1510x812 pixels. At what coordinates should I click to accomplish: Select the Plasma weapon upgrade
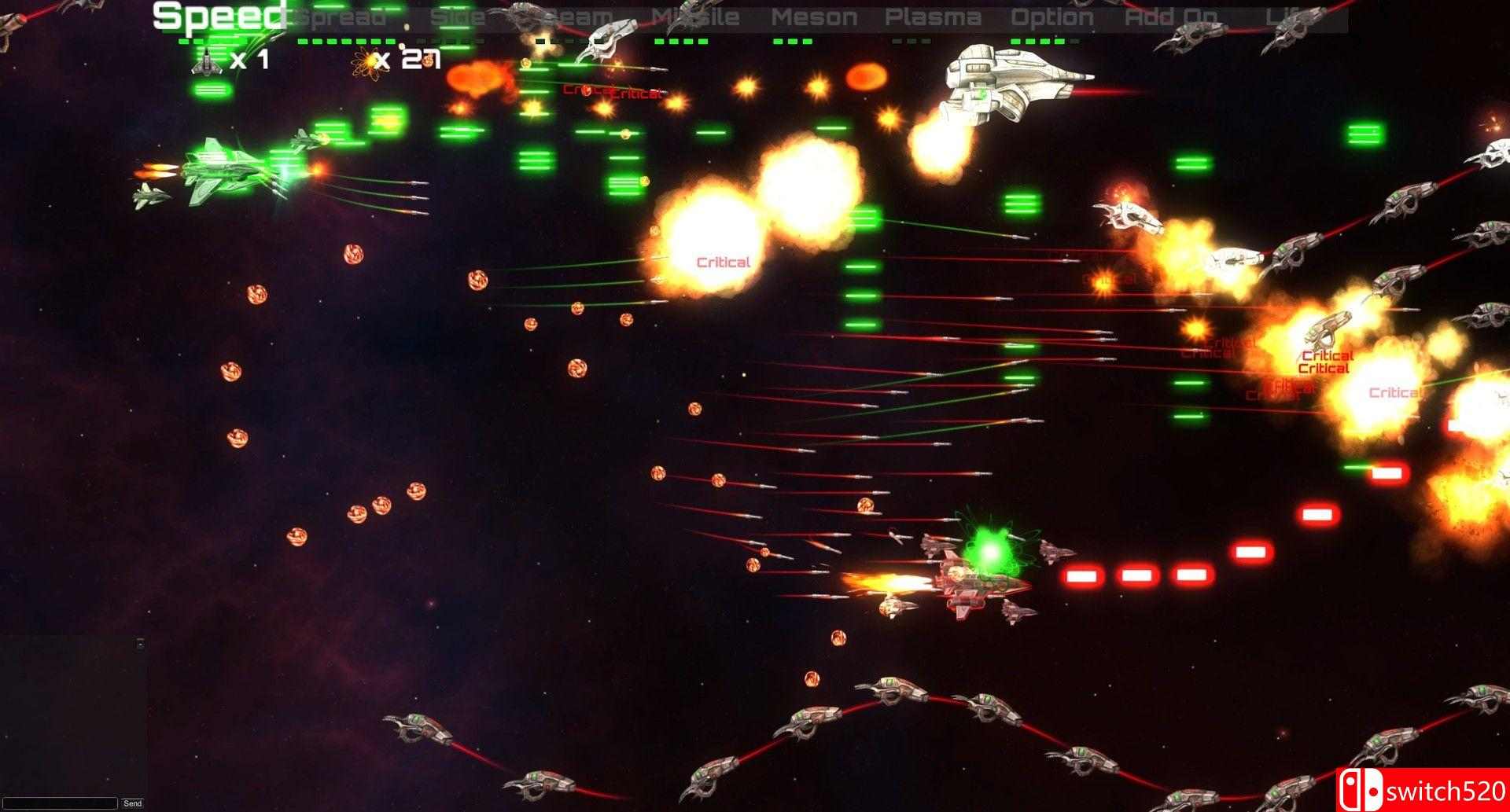point(934,17)
